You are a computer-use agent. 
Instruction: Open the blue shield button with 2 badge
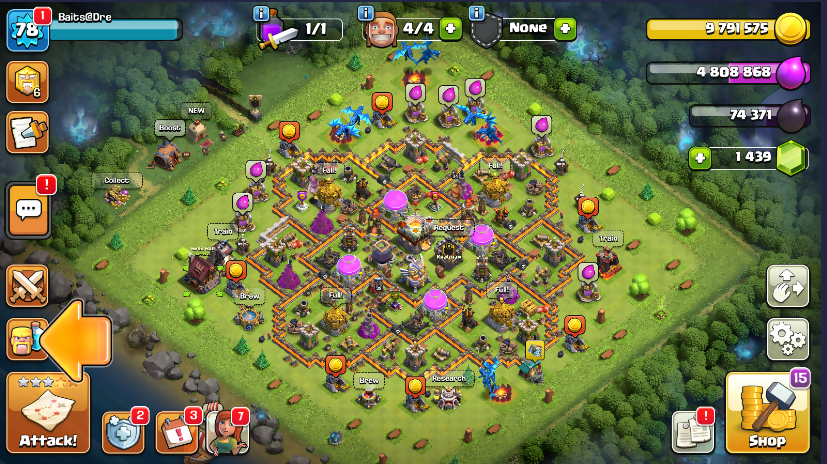(123, 431)
